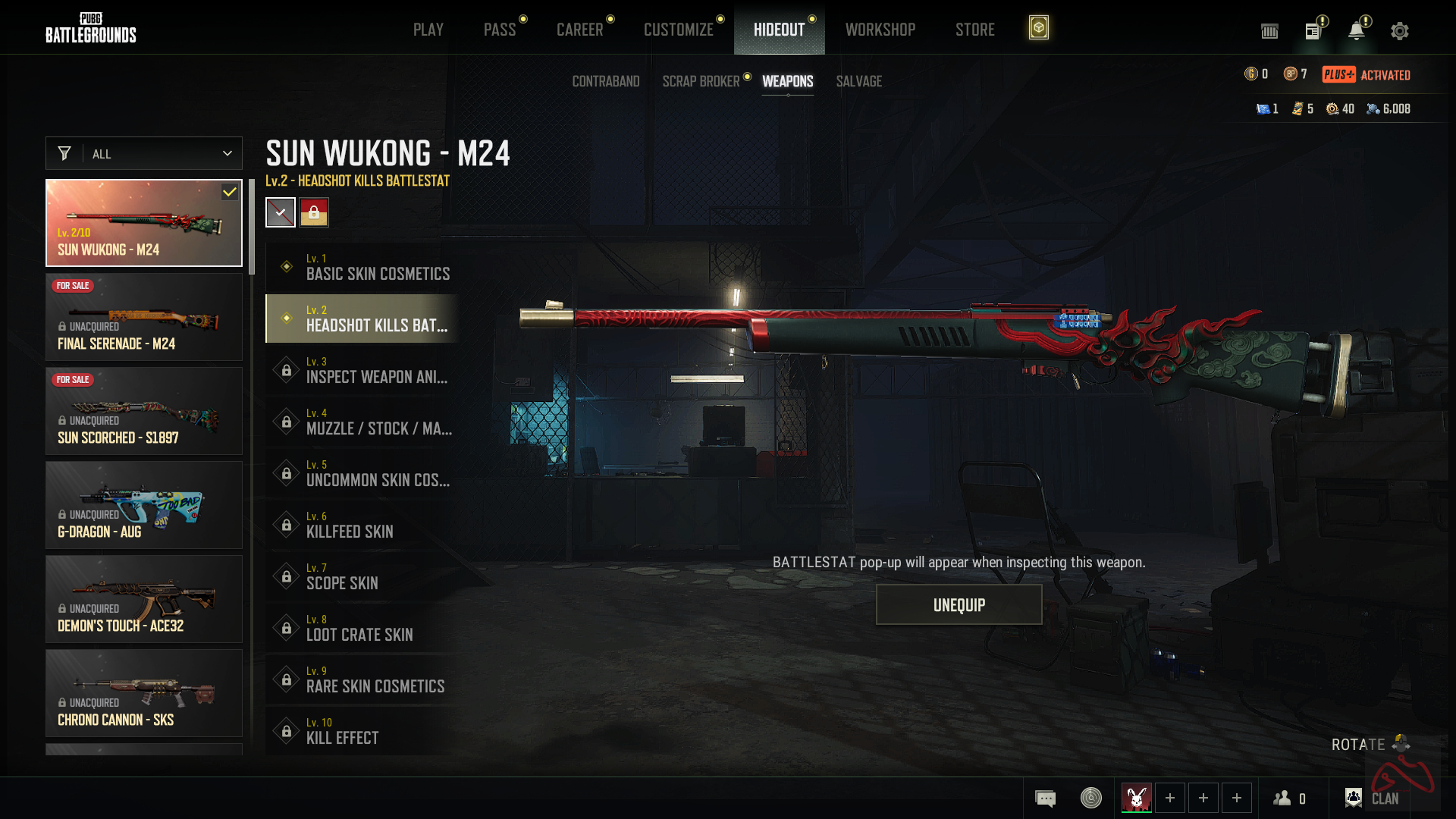This screenshot has height=819, width=1456.
Task: Go to the STORE page
Action: (974, 30)
